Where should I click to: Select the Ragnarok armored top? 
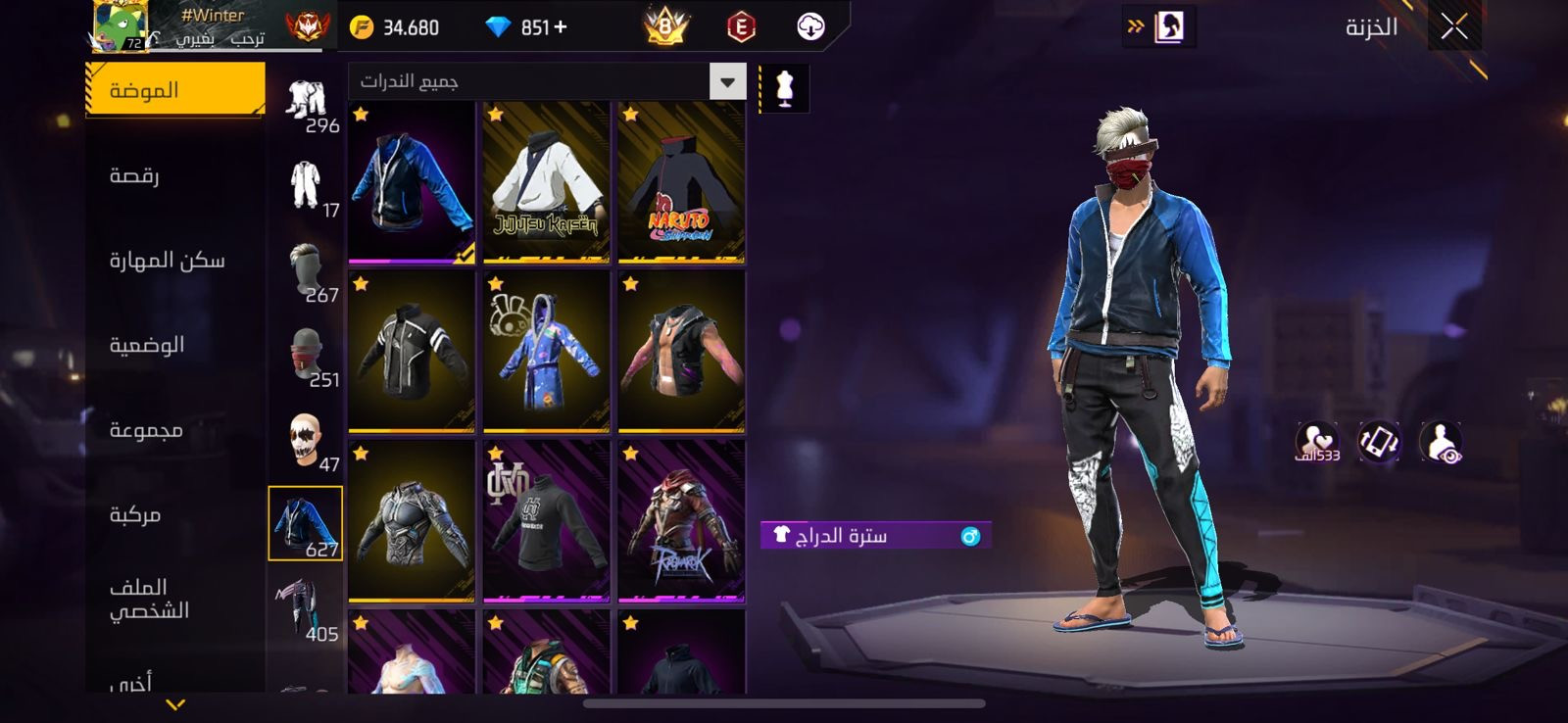coord(681,521)
